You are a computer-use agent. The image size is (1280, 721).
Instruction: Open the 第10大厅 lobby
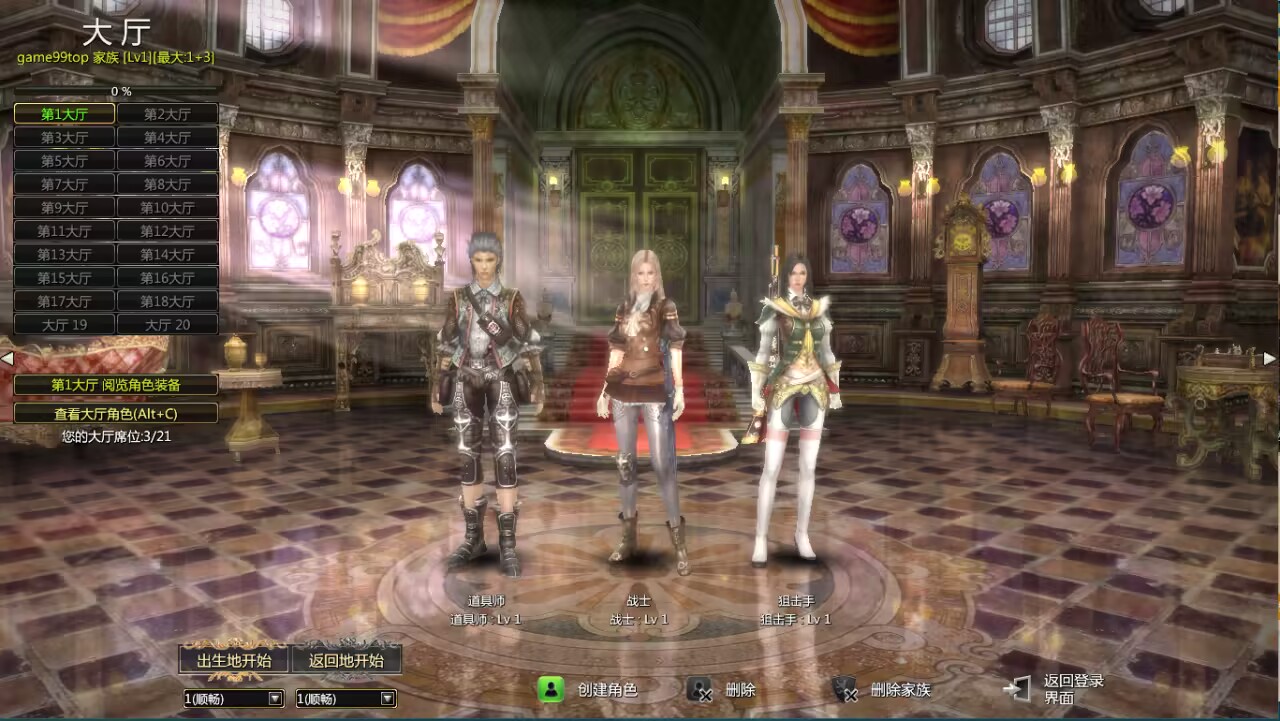coord(167,208)
